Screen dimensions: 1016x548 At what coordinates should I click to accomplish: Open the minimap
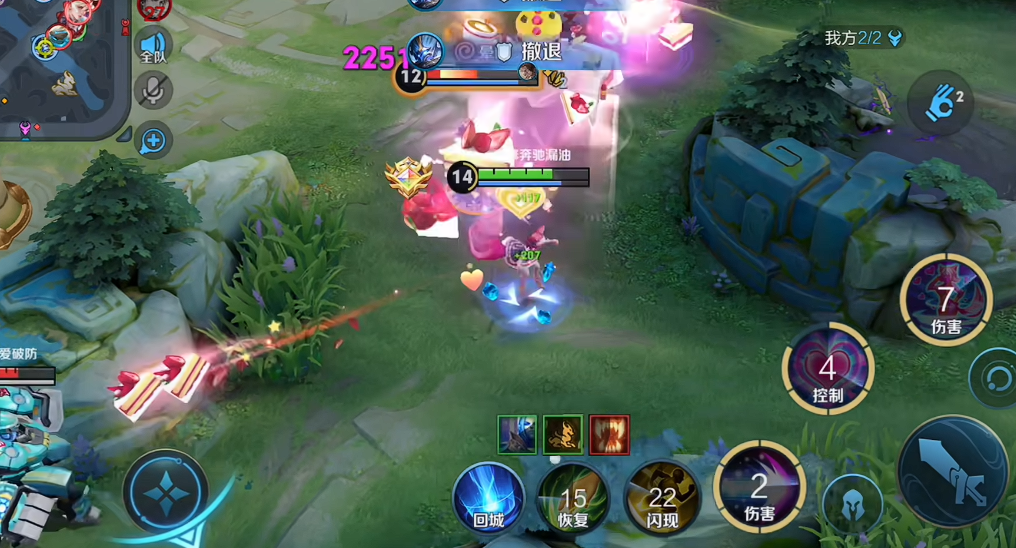[60, 65]
